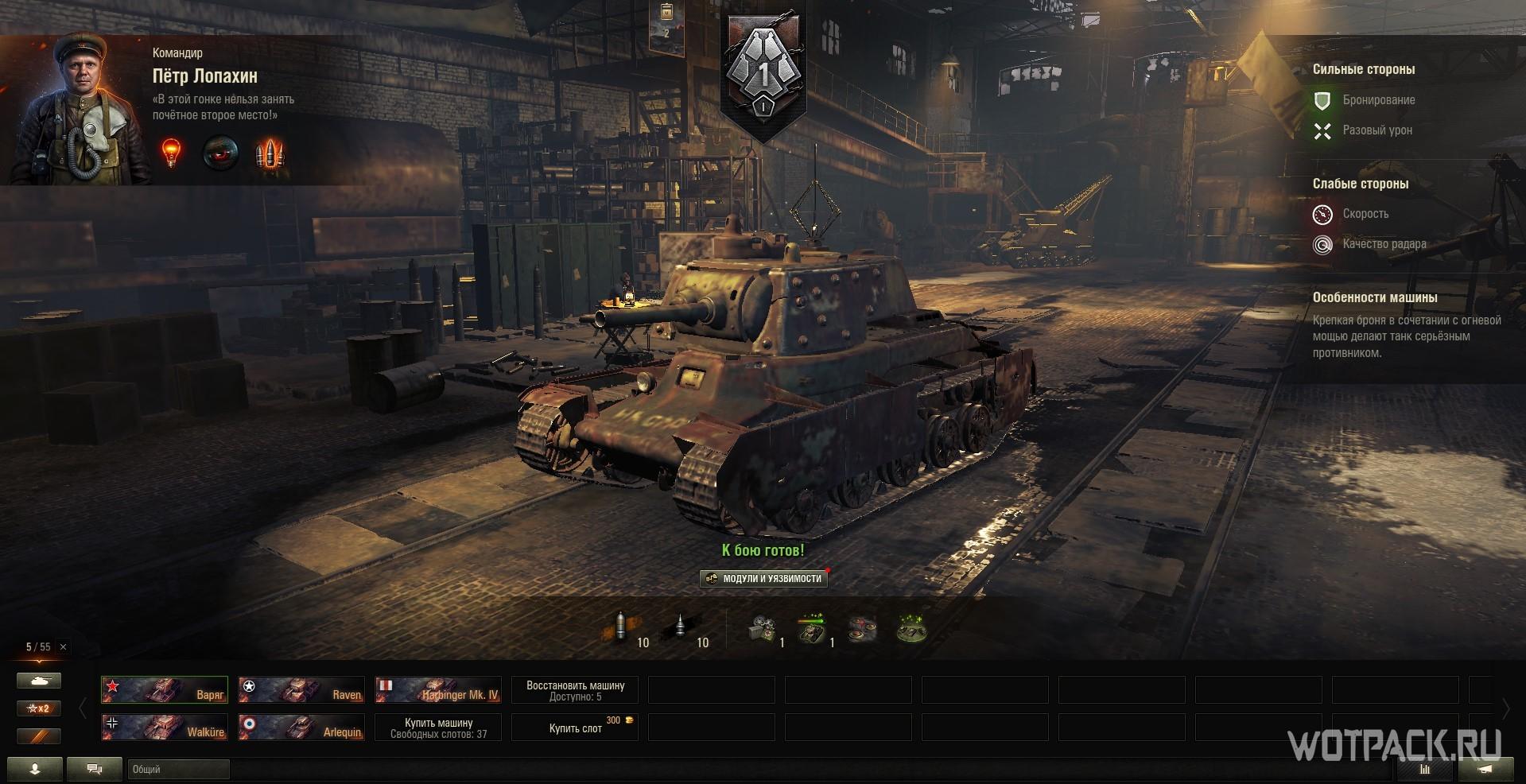Select the Варяг tank in the carousel
Viewport: 1526px width, 784px height.
click(165, 689)
